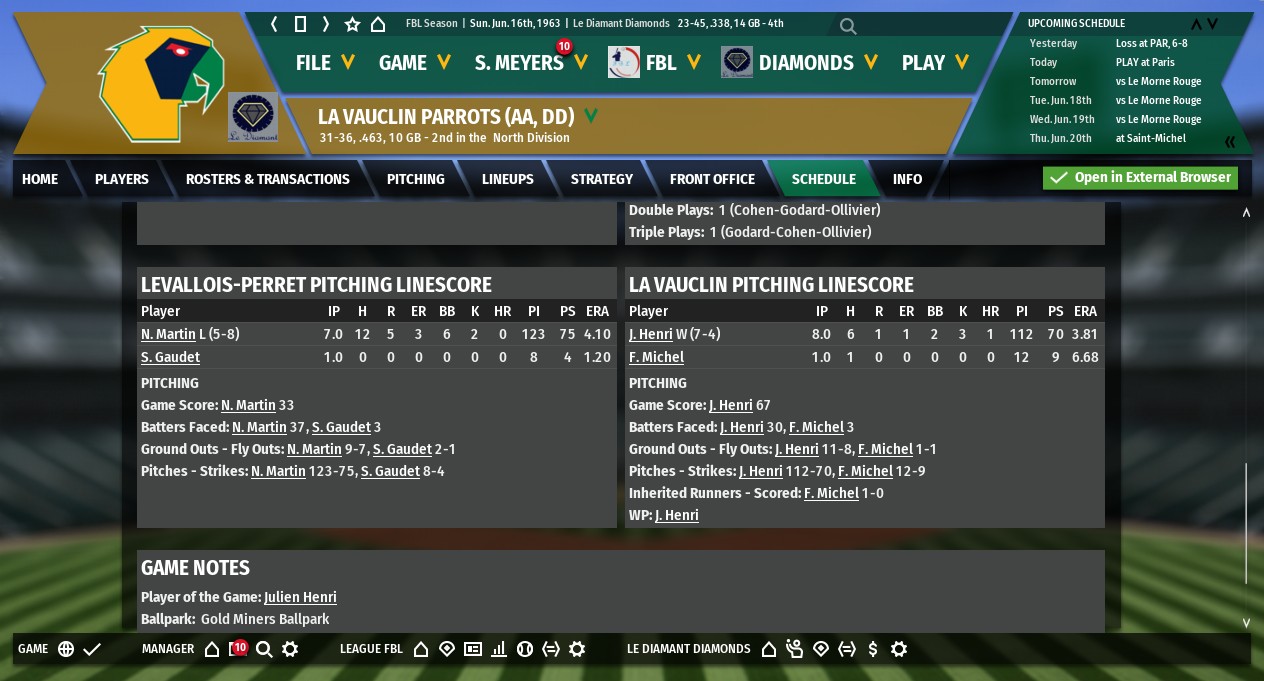
Task: Open Julien Henri Player of the Game link
Action: pyautogui.click(x=300, y=598)
